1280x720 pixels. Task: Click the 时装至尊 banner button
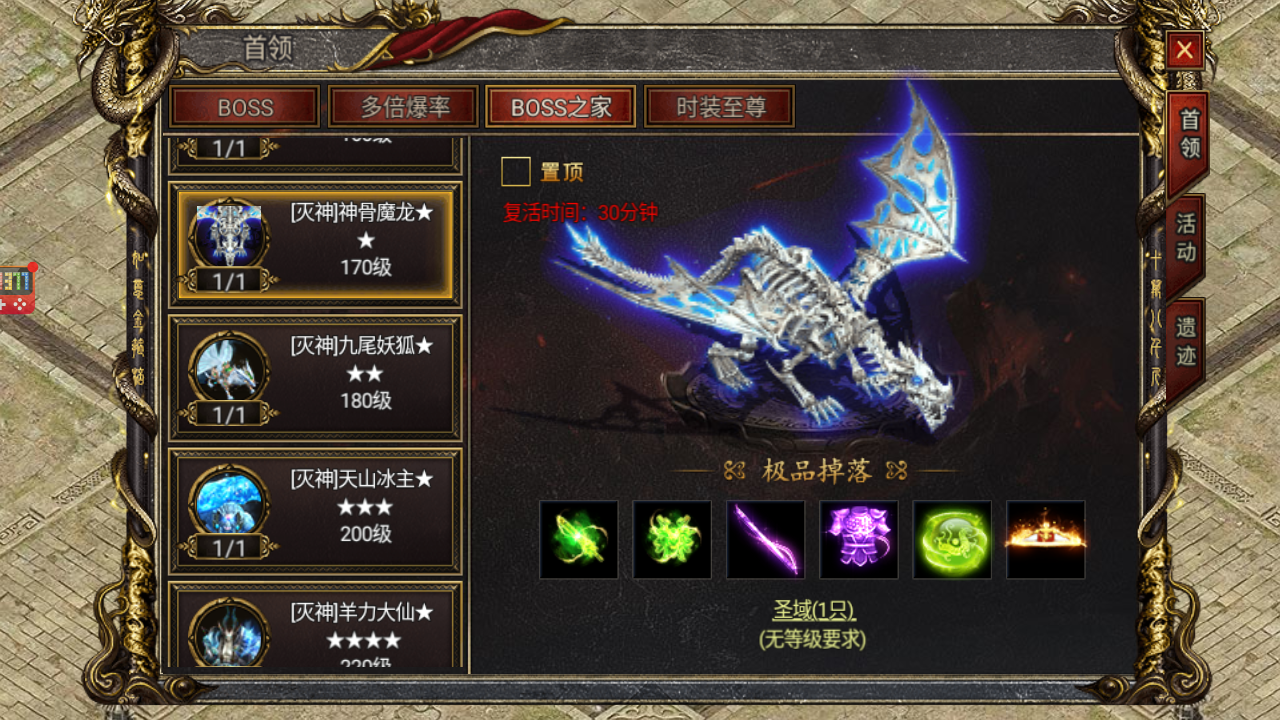[719, 107]
